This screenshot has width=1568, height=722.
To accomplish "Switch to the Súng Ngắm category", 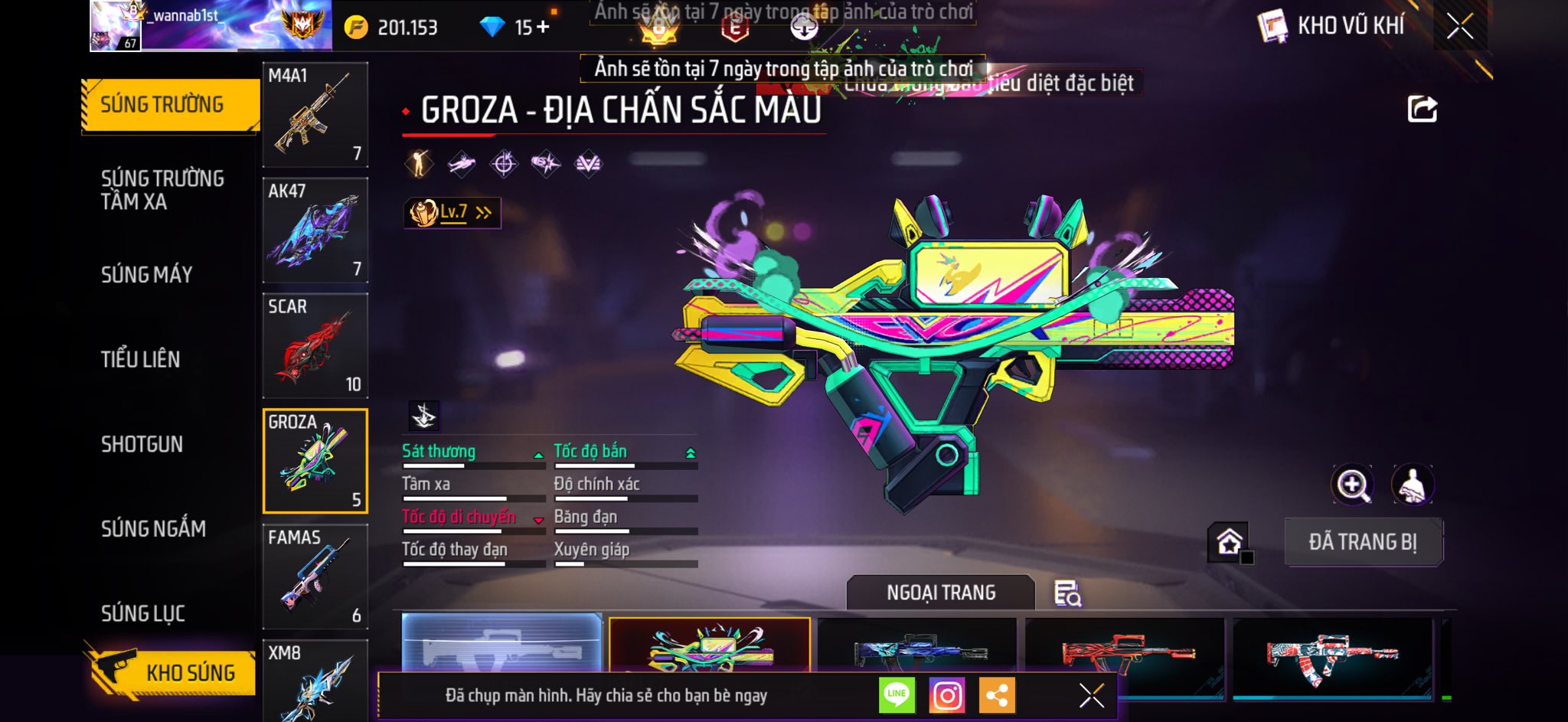I will (x=153, y=528).
